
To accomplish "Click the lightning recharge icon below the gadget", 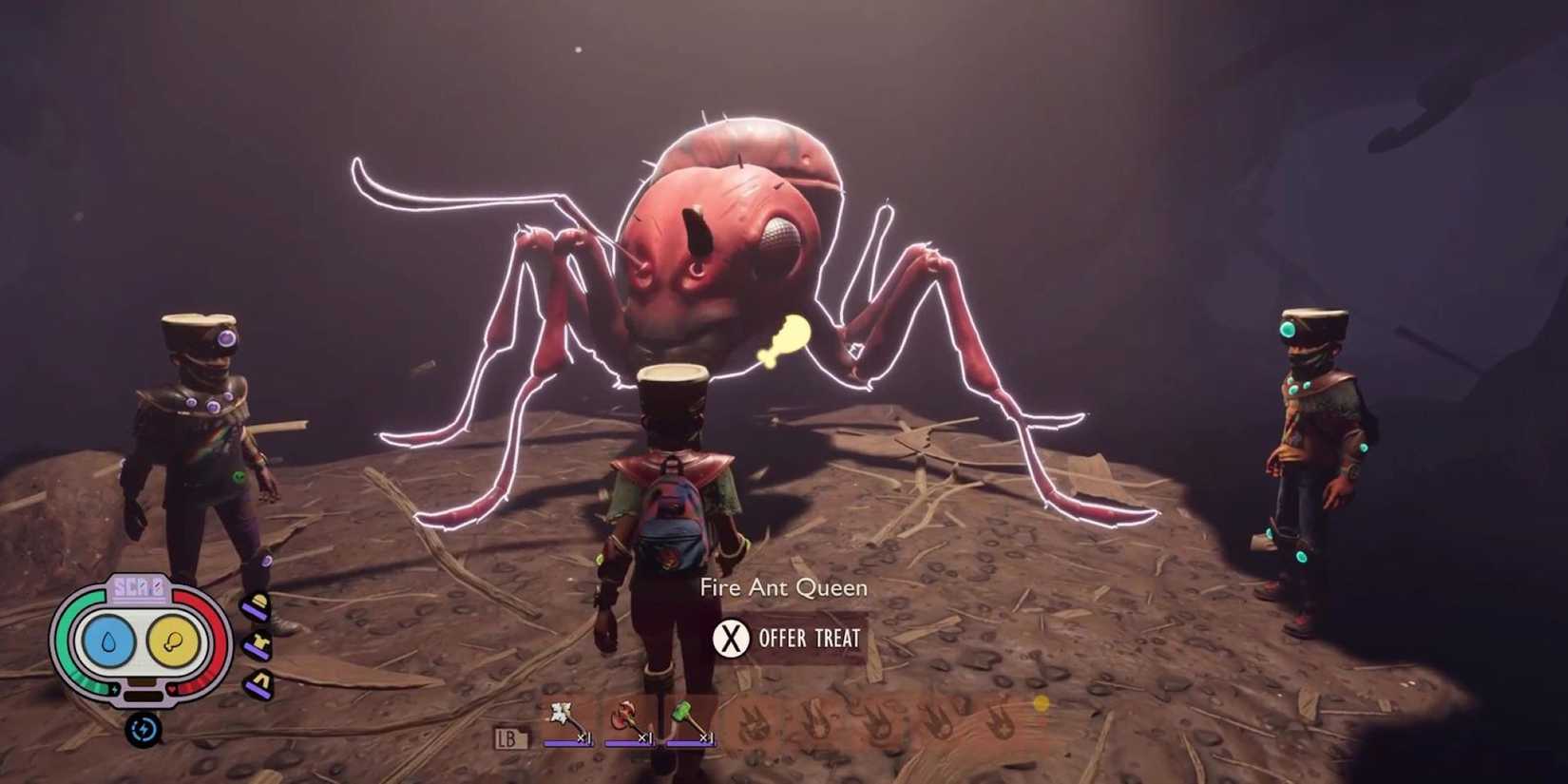I will [143, 730].
